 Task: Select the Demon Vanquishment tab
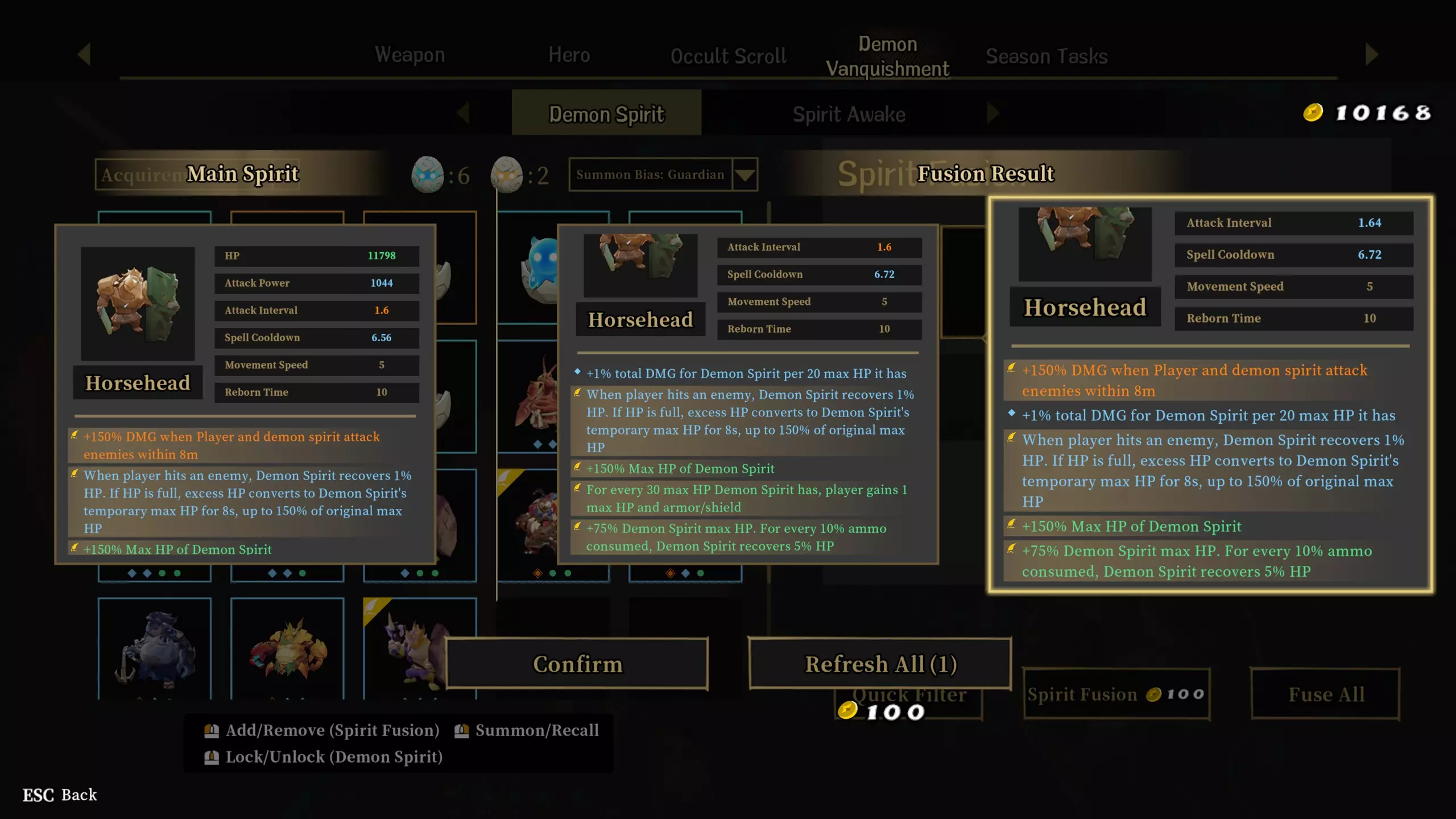(x=887, y=56)
